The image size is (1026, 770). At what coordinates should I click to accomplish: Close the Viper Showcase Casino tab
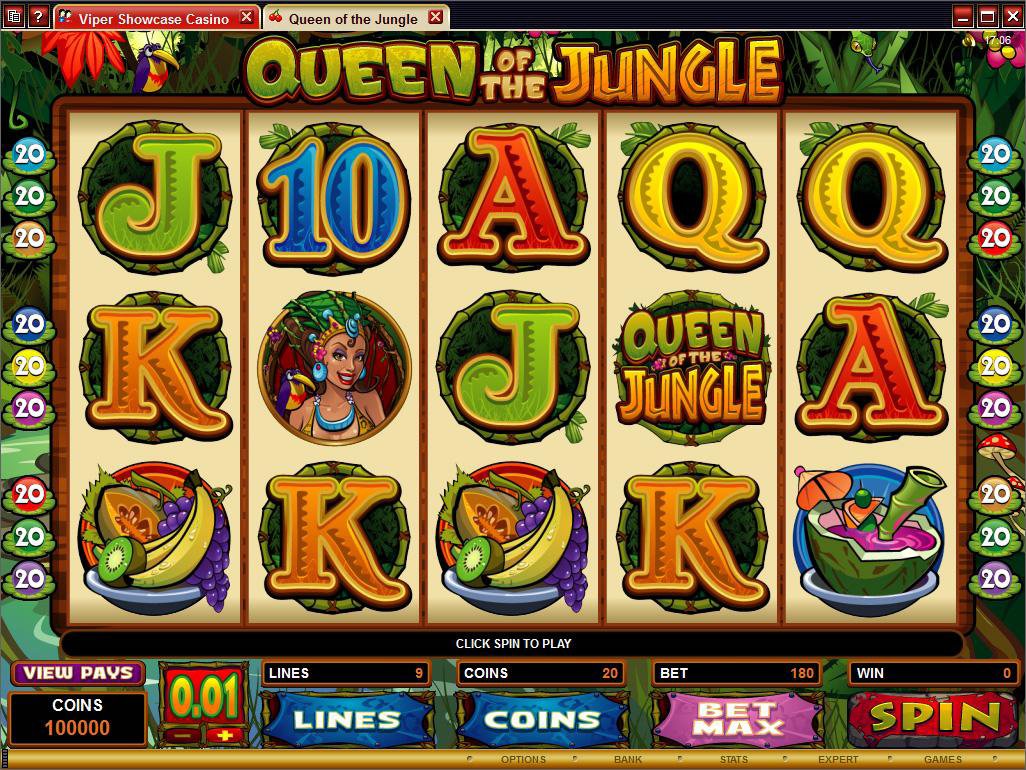click(x=246, y=17)
